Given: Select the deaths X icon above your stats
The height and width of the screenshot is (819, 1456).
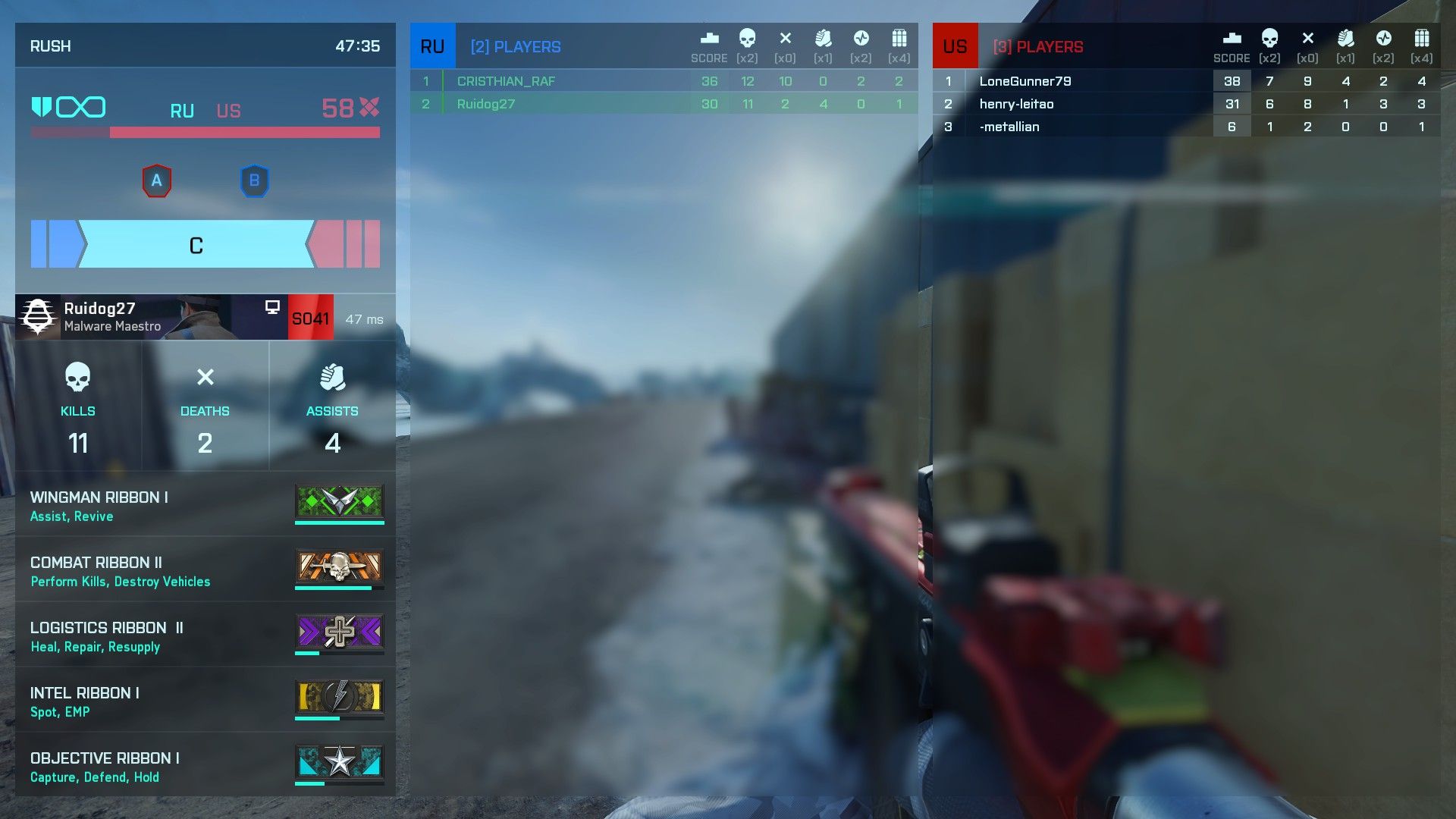Looking at the screenshot, I should (x=205, y=378).
